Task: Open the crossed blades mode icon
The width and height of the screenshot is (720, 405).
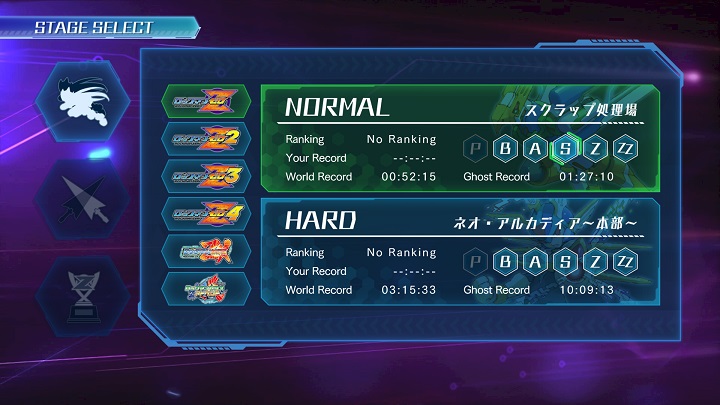Action: tap(79, 196)
